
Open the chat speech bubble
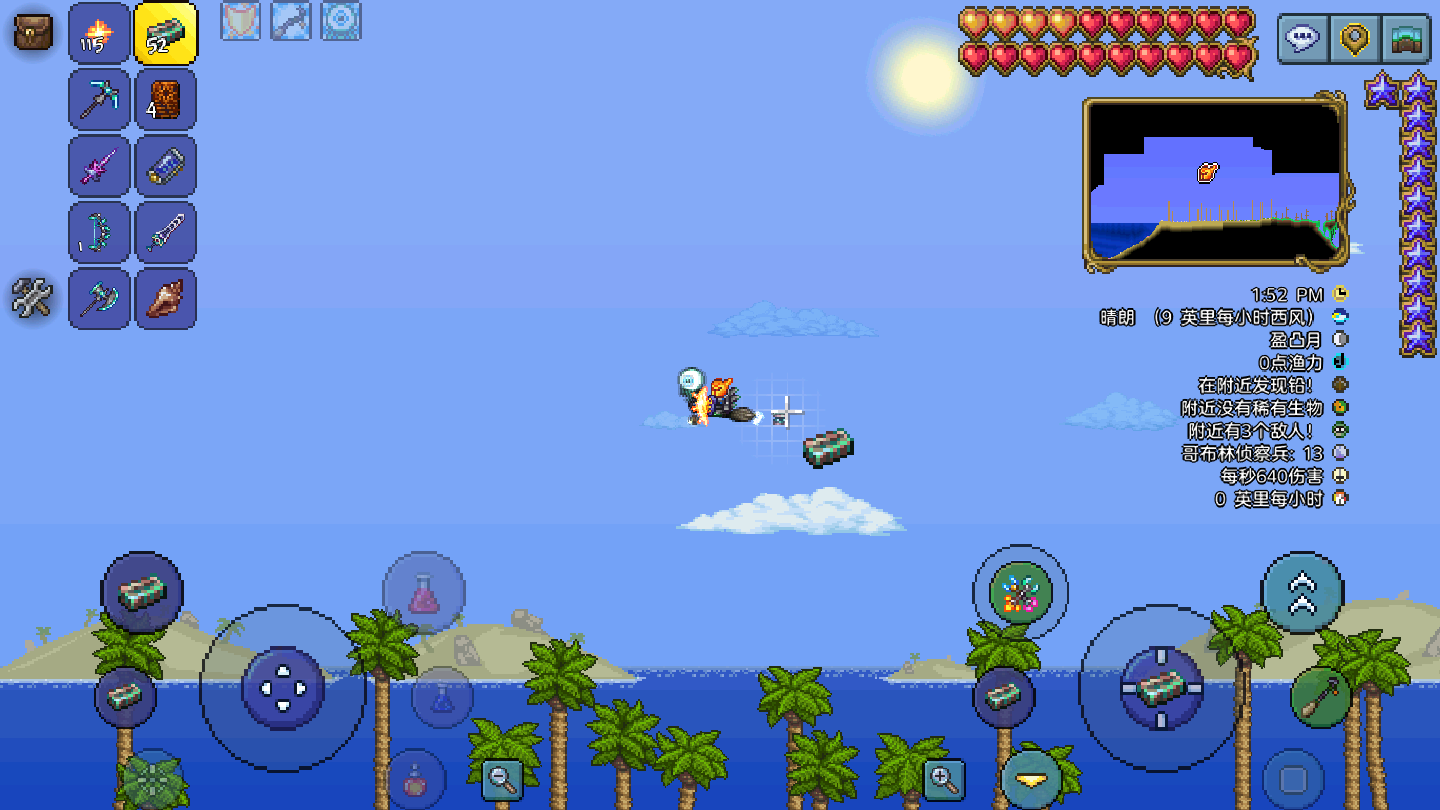1303,39
